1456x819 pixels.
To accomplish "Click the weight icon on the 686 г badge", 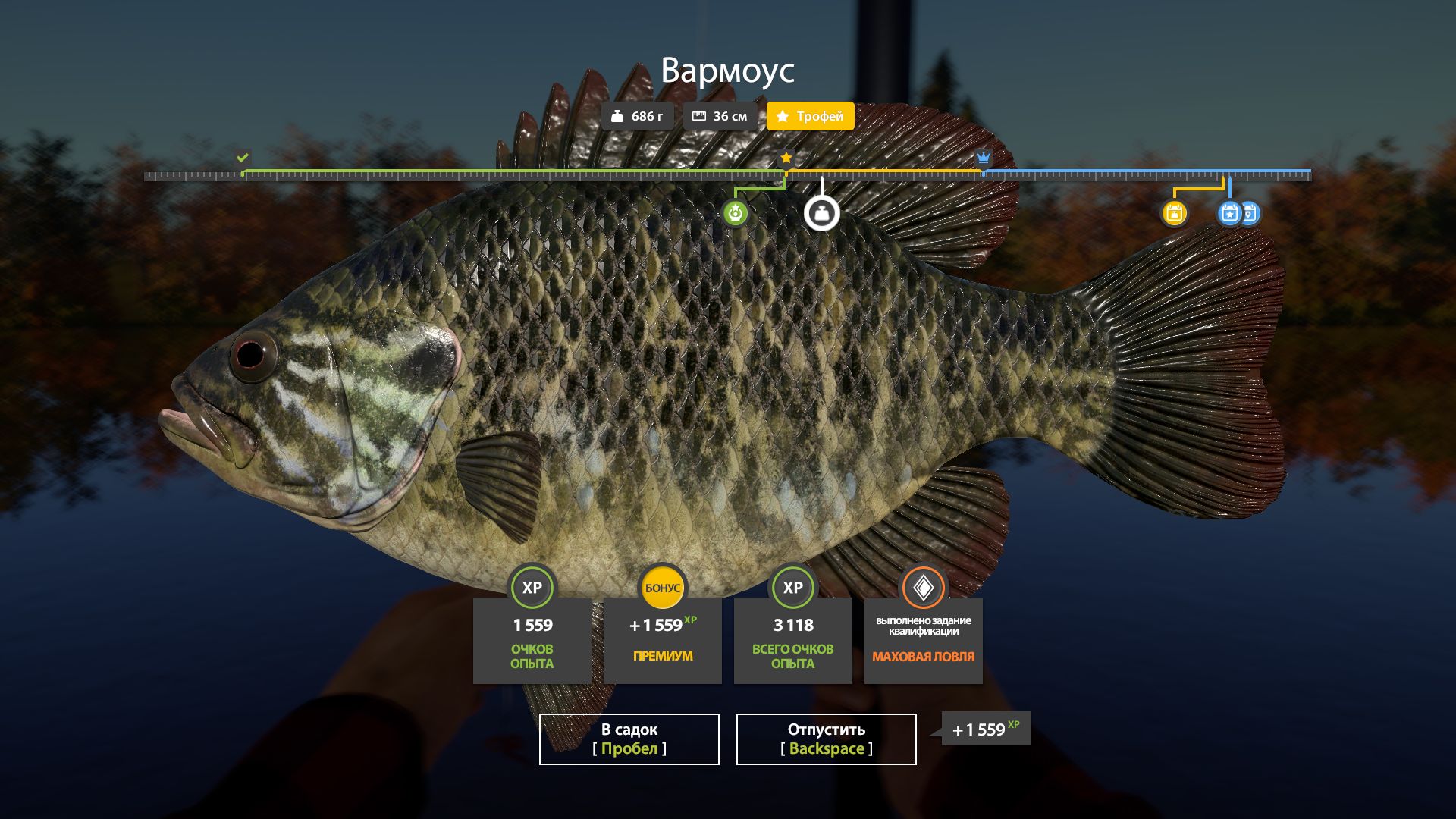I will coord(618,116).
